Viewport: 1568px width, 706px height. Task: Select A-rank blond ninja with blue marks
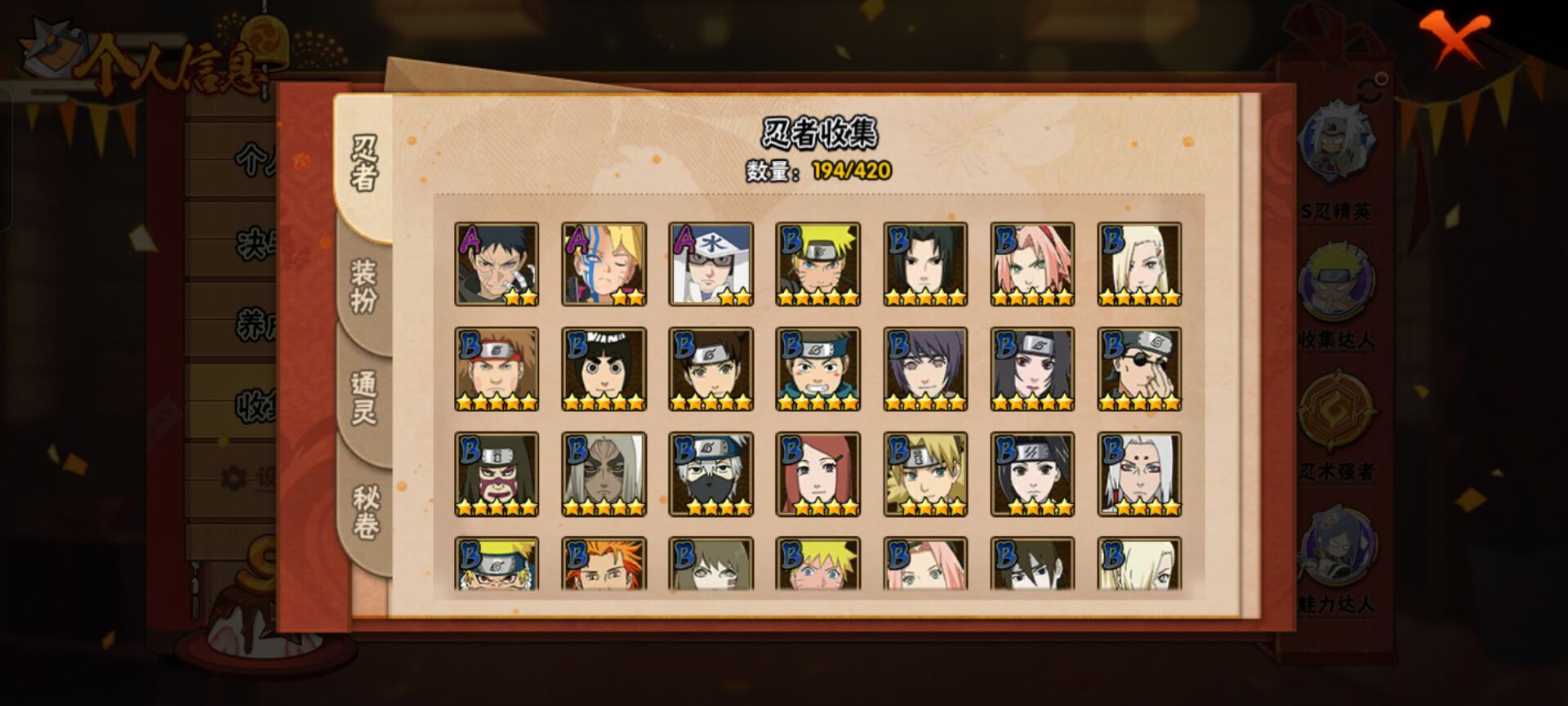(604, 264)
